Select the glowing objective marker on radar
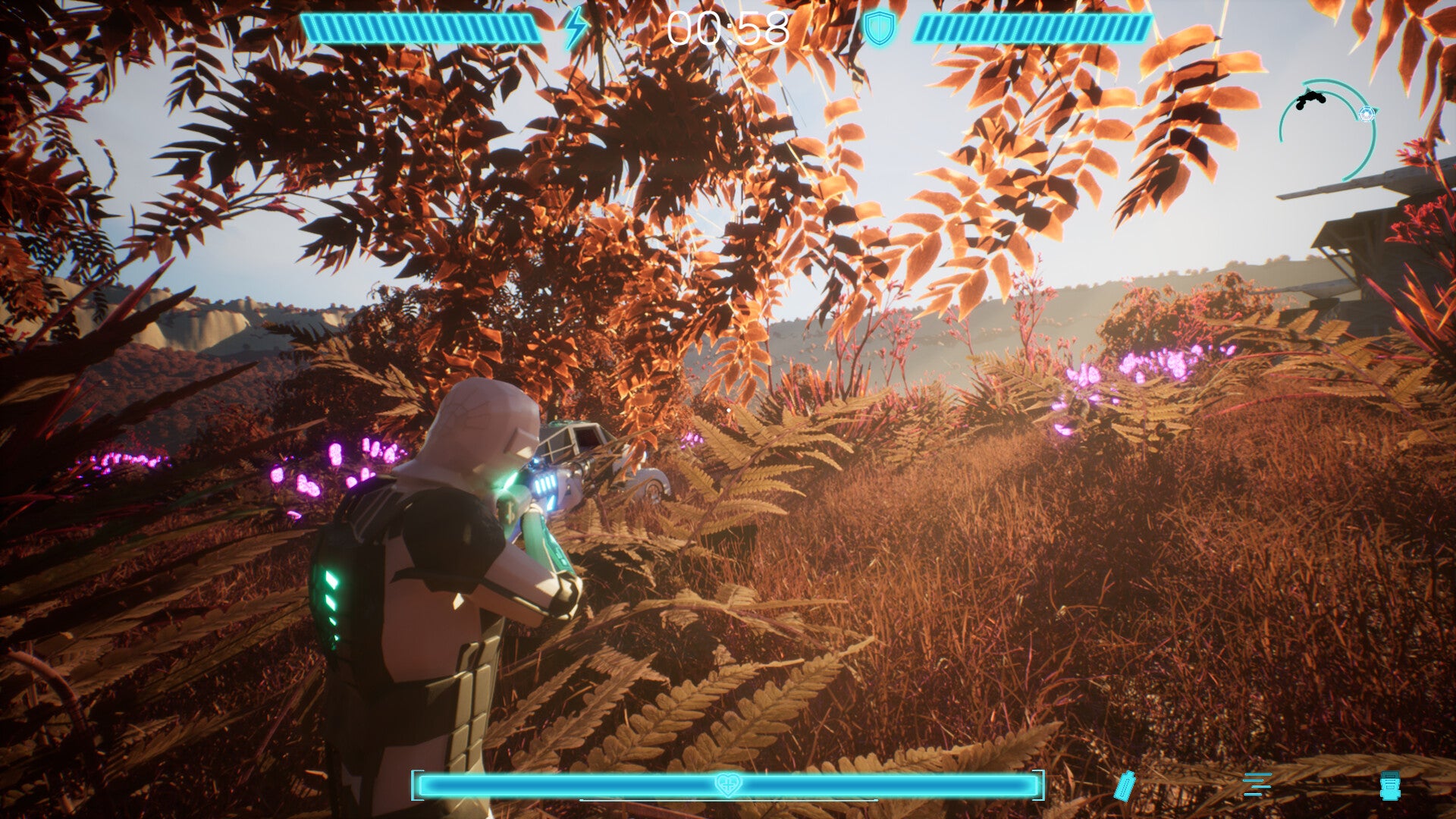This screenshot has height=819, width=1456. (1367, 114)
